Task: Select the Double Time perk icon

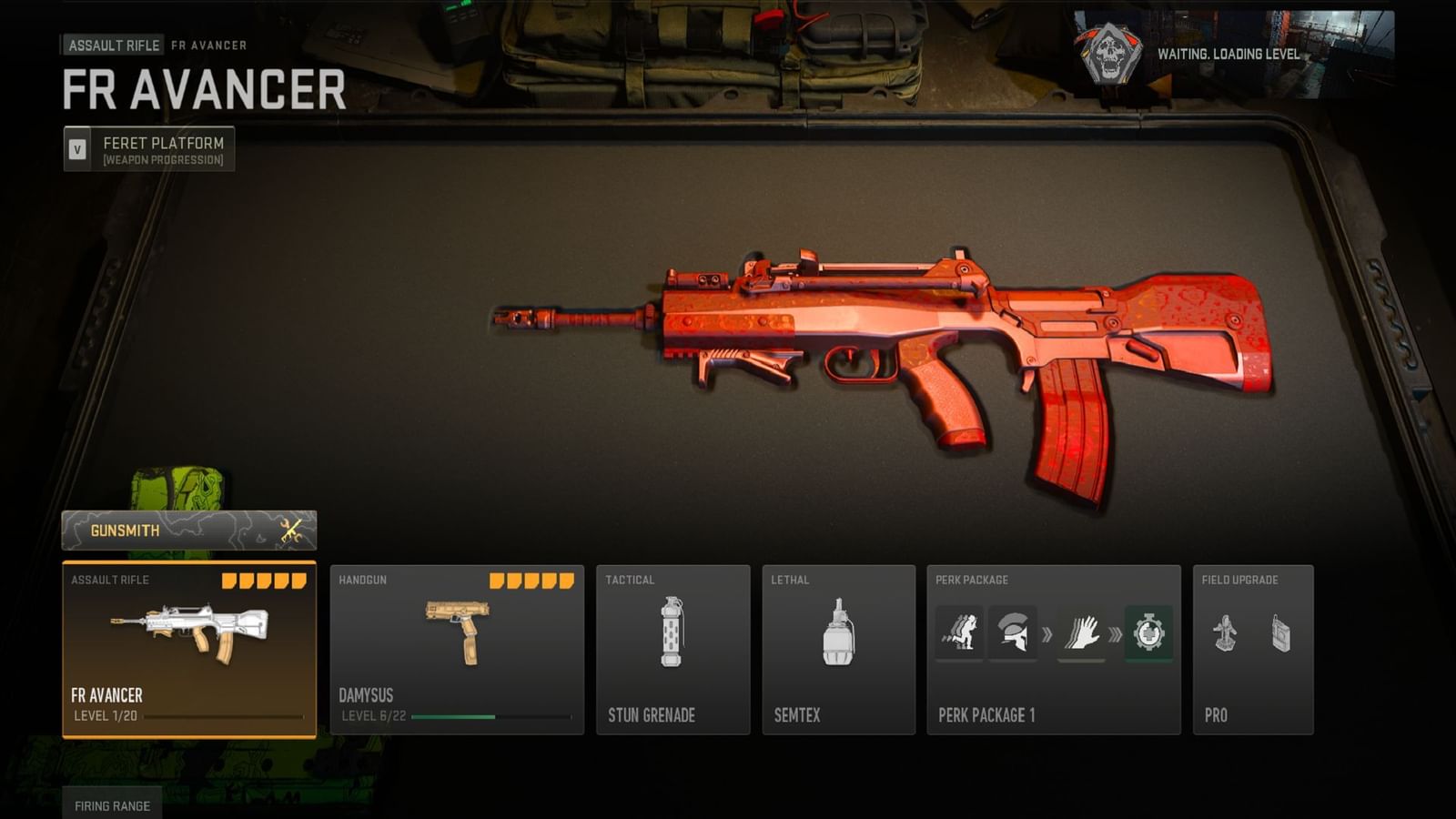Action: (x=960, y=630)
